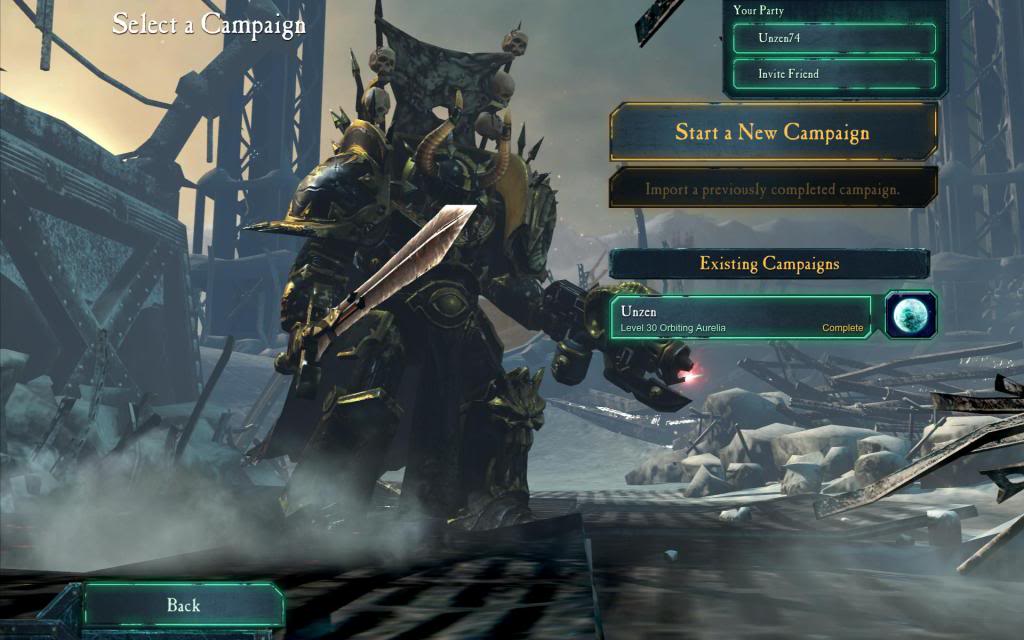1024x640 pixels.
Task: Invite a friend to your party
Action: [x=834, y=74]
